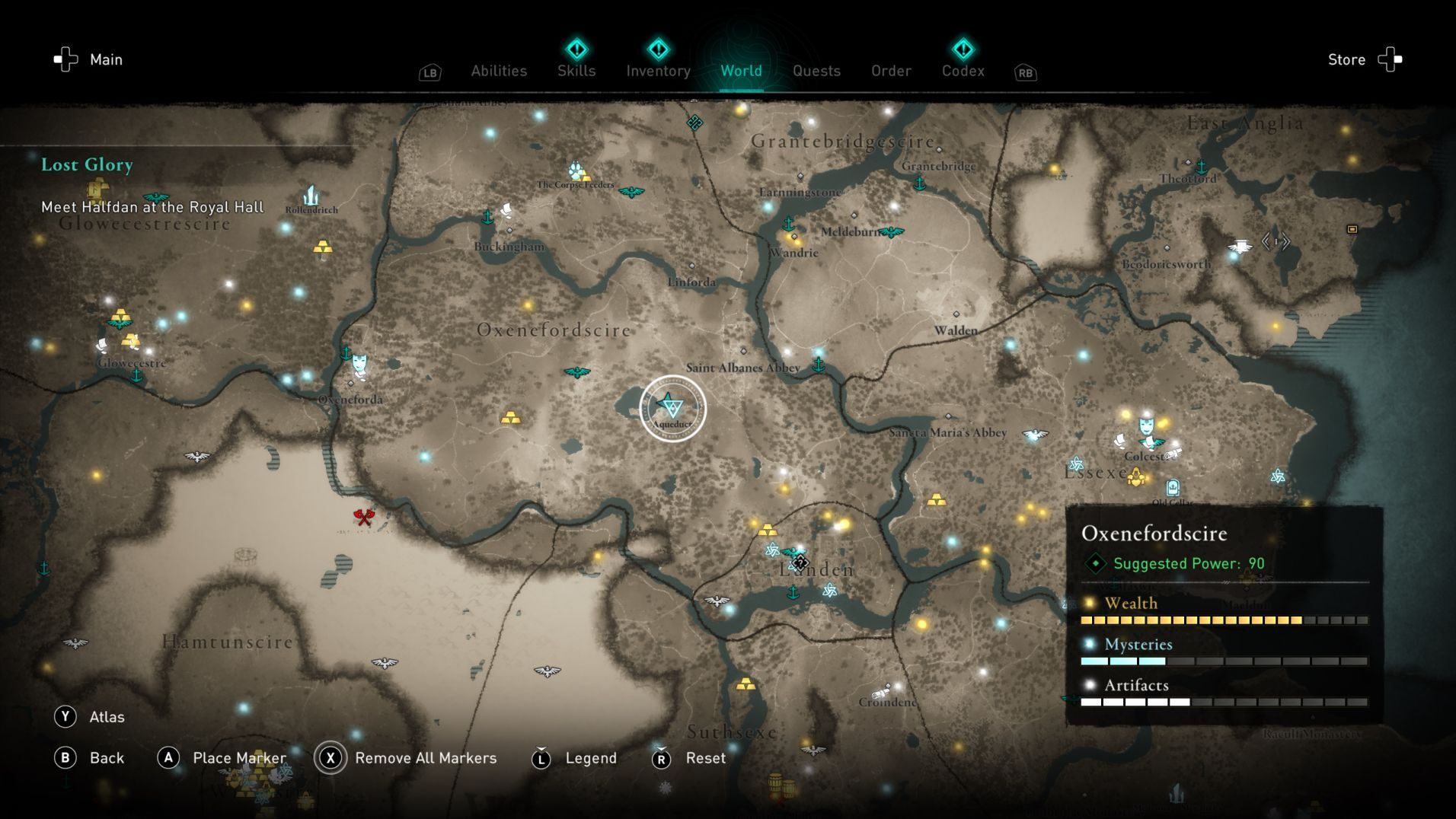Screen dimensions: 1456x819
Task: Go to the Inventory tab
Action: point(658,71)
